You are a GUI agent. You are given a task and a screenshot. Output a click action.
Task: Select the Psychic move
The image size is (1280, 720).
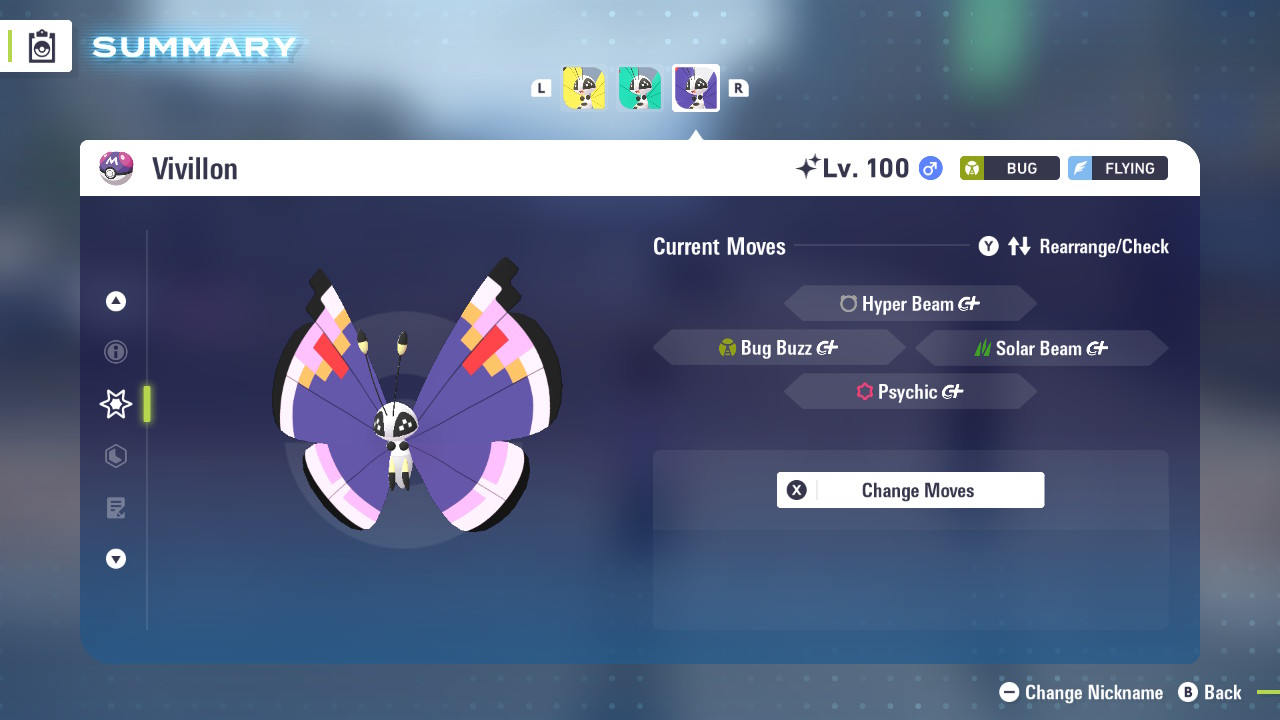click(910, 391)
